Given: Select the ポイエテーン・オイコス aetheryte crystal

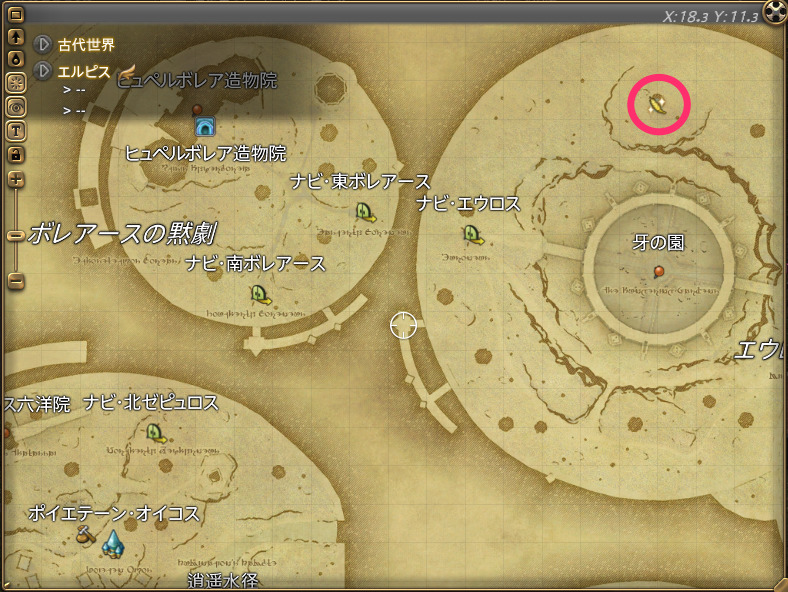Looking at the screenshot, I should click(x=112, y=543).
